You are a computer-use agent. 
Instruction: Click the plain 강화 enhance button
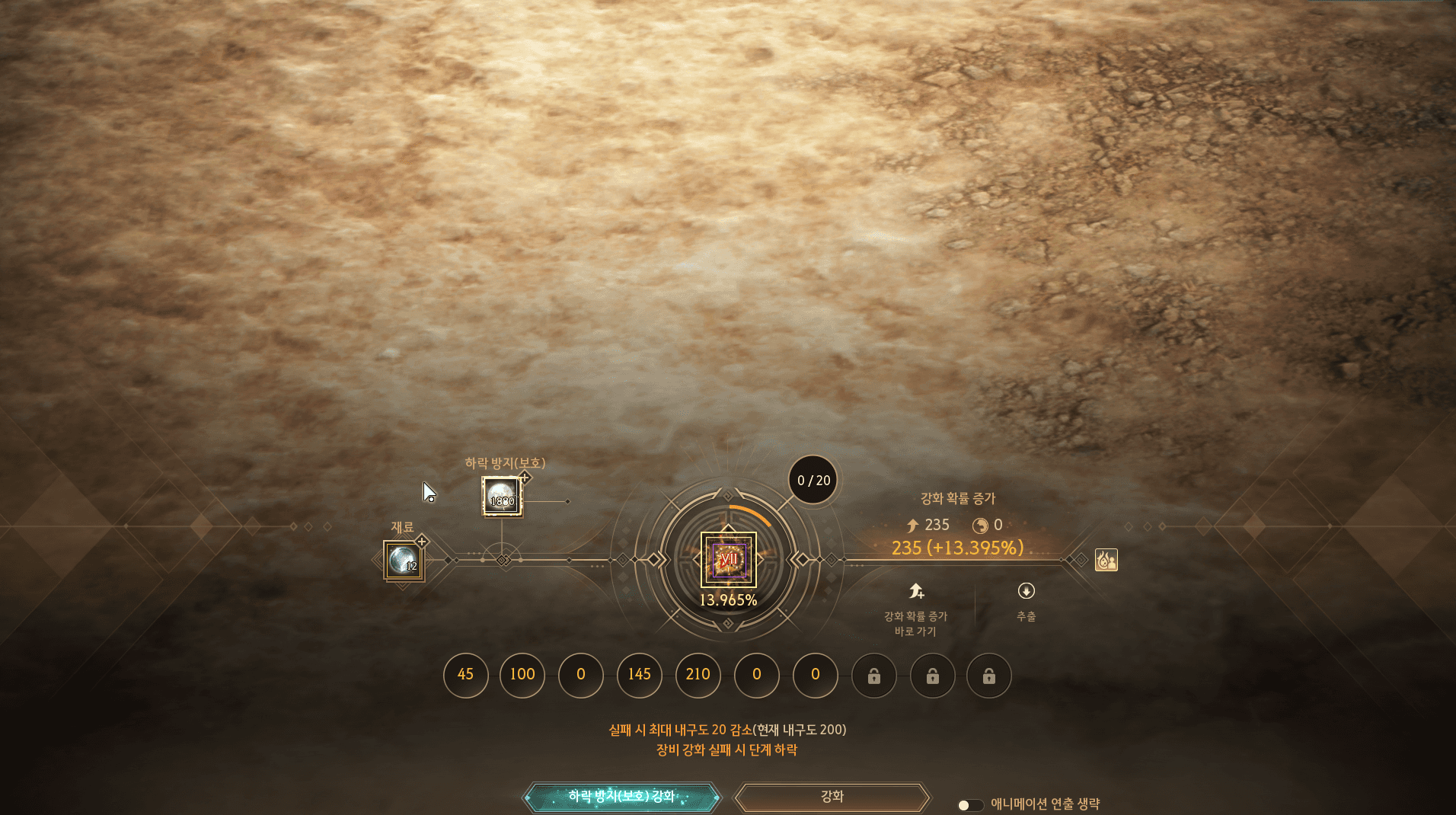[832, 797]
